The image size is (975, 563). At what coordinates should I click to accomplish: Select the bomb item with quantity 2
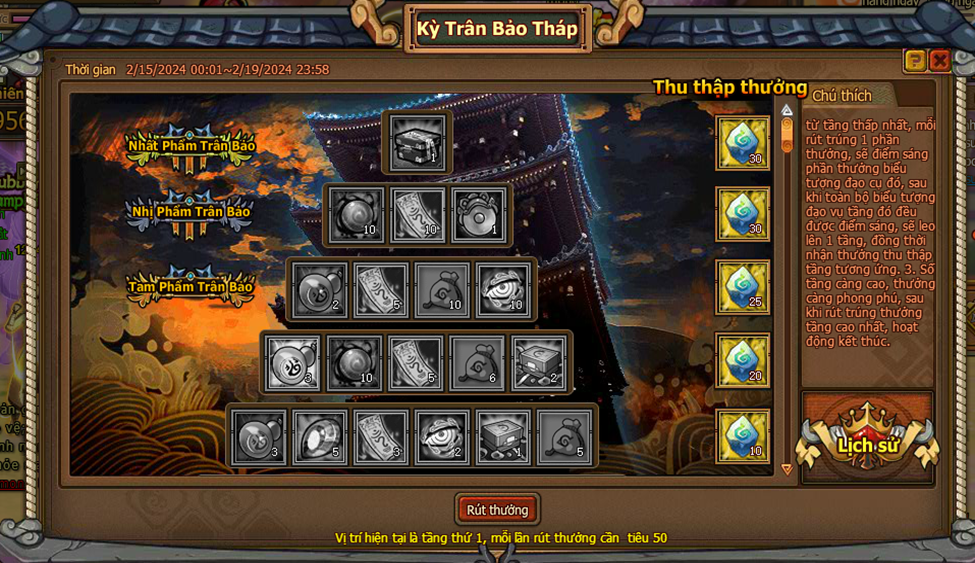[x=320, y=289]
